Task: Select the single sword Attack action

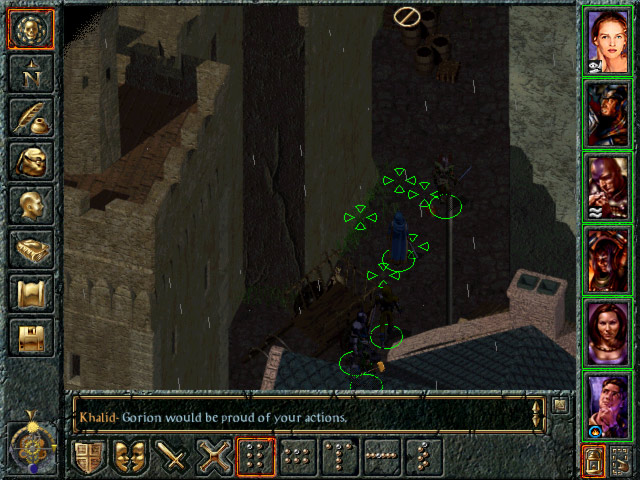Action: point(174,456)
